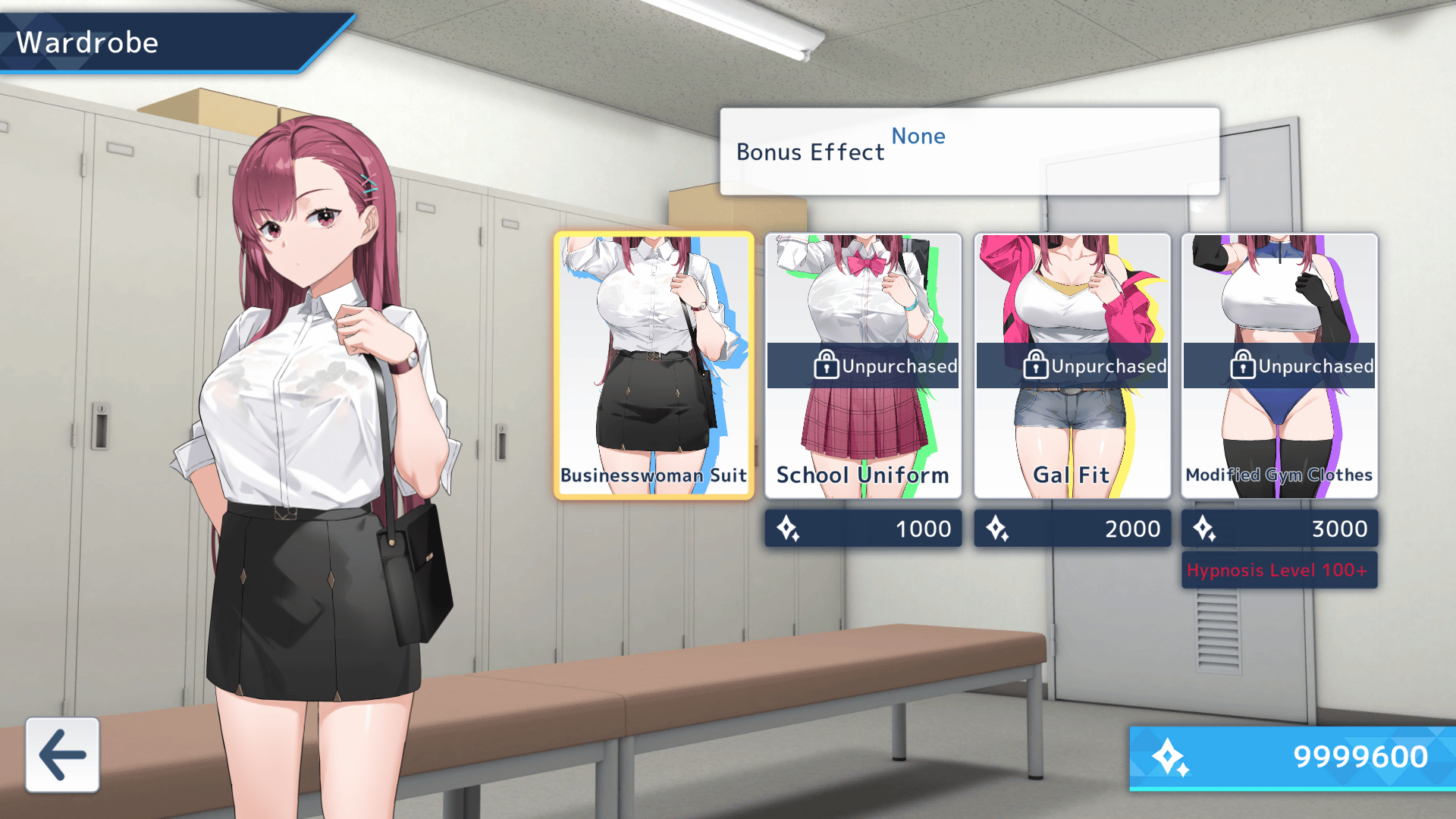1456x819 pixels.
Task: Pick the Gal Fit outfit card
Action: coord(1072,366)
